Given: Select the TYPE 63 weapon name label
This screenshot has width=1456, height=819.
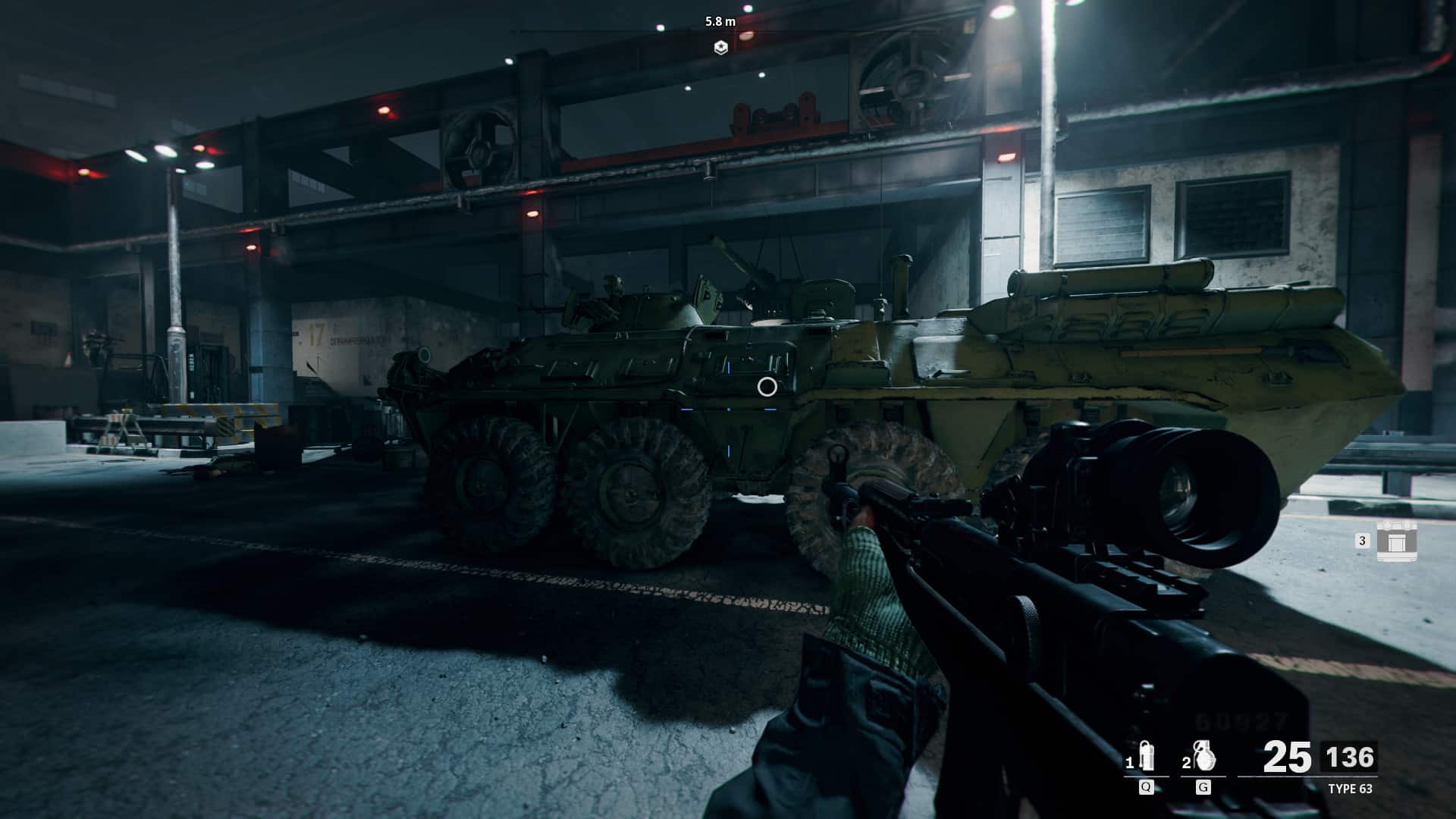Looking at the screenshot, I should 1351,789.
